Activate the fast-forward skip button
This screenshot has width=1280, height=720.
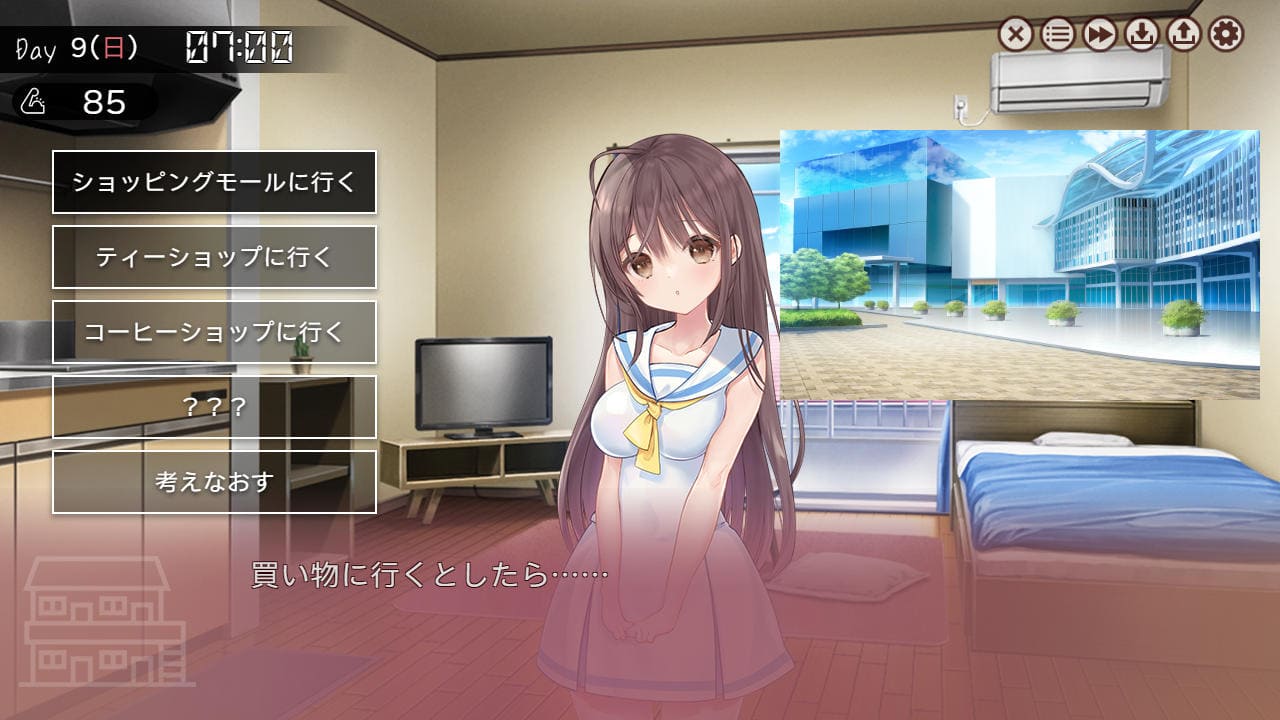1099,35
